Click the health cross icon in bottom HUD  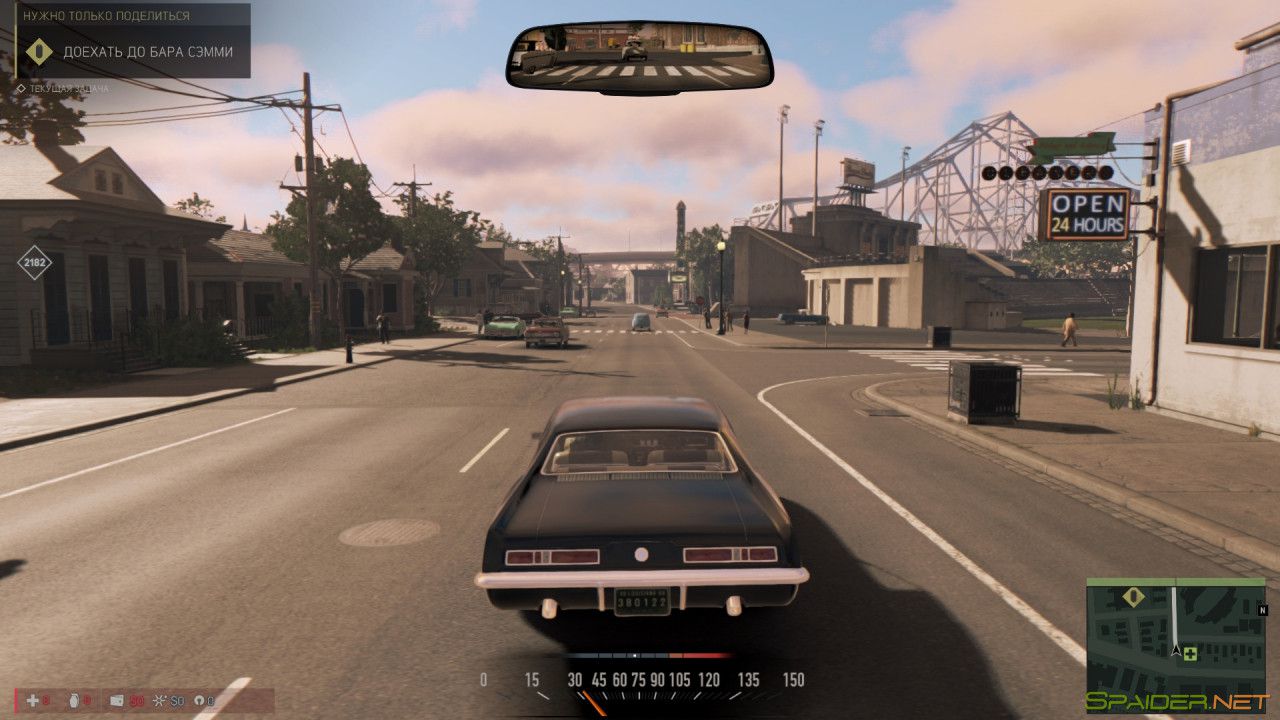(x=32, y=699)
